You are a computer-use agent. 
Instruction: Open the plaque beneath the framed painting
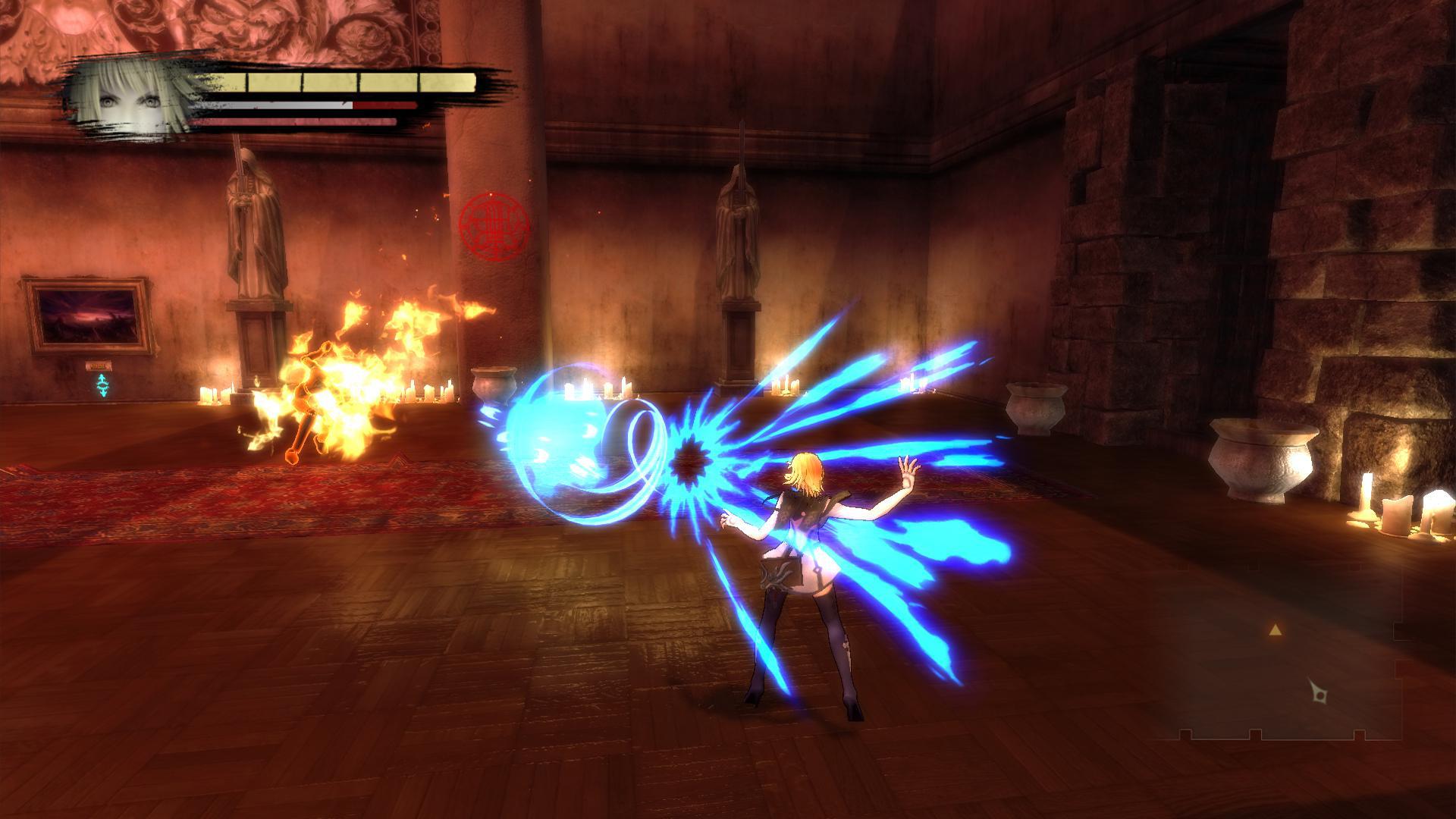97,364
